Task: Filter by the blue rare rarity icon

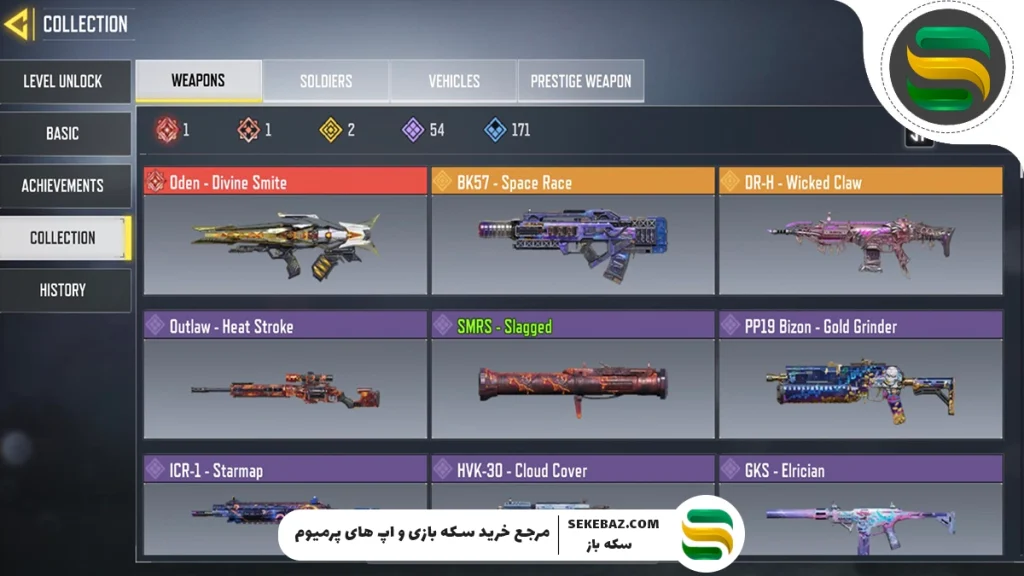Action: pyautogui.click(x=495, y=130)
